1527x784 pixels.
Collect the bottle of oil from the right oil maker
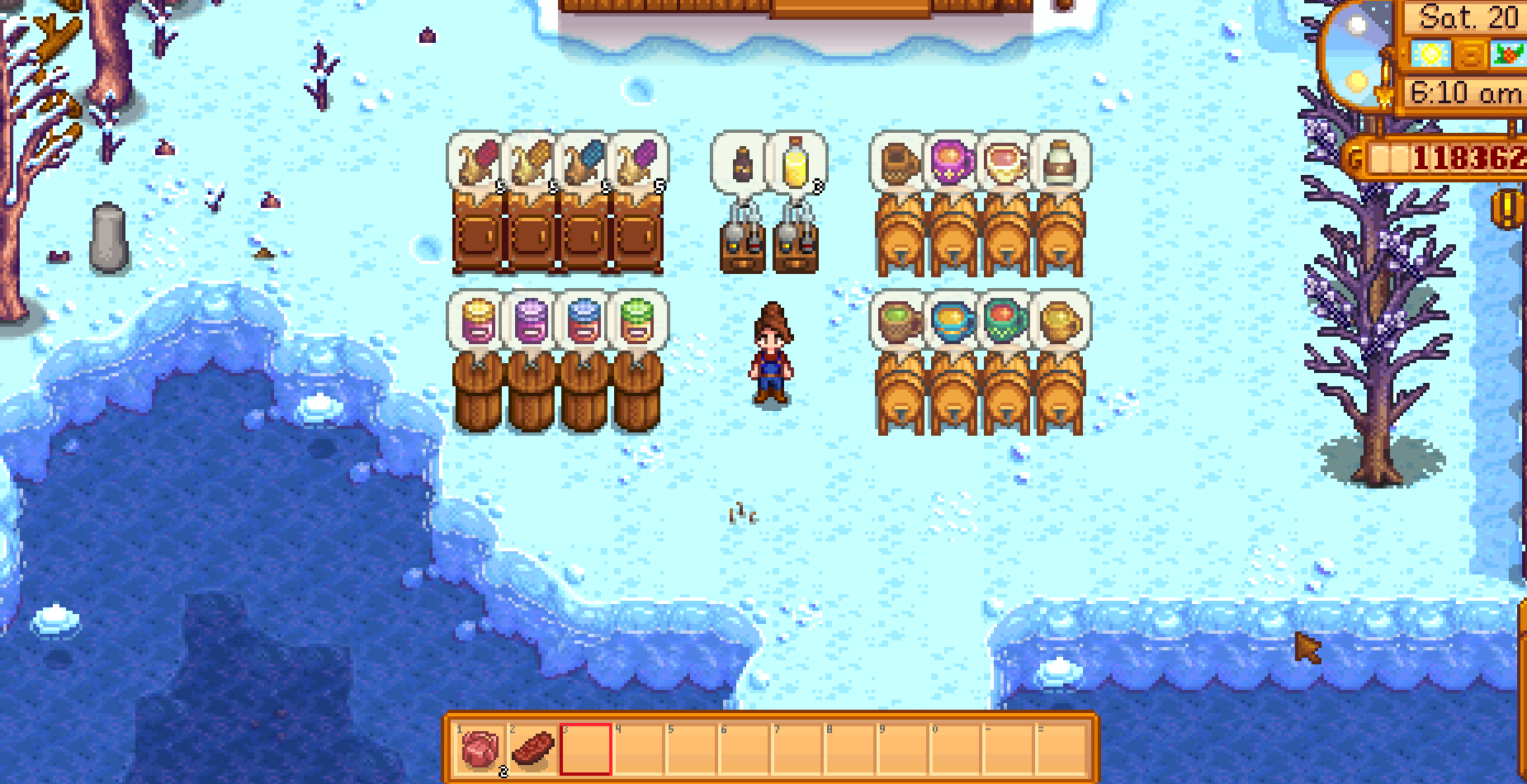[x=794, y=162]
